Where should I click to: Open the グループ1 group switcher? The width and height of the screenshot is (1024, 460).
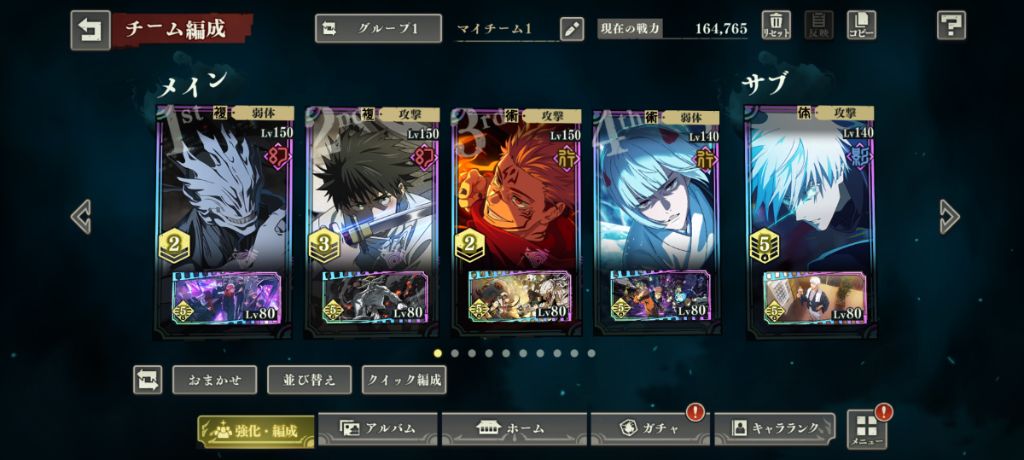378,28
